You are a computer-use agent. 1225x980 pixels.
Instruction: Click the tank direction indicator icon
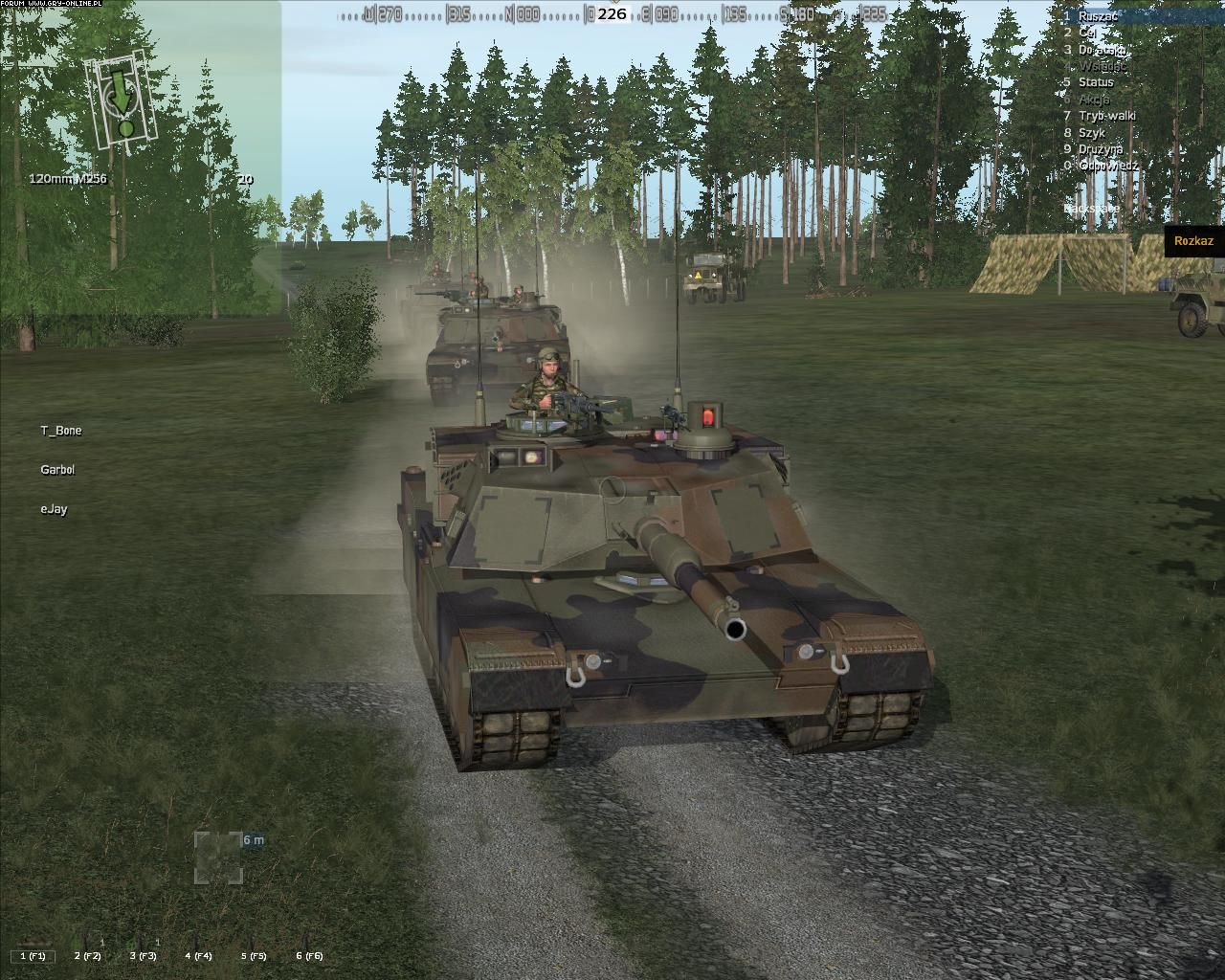point(121,100)
